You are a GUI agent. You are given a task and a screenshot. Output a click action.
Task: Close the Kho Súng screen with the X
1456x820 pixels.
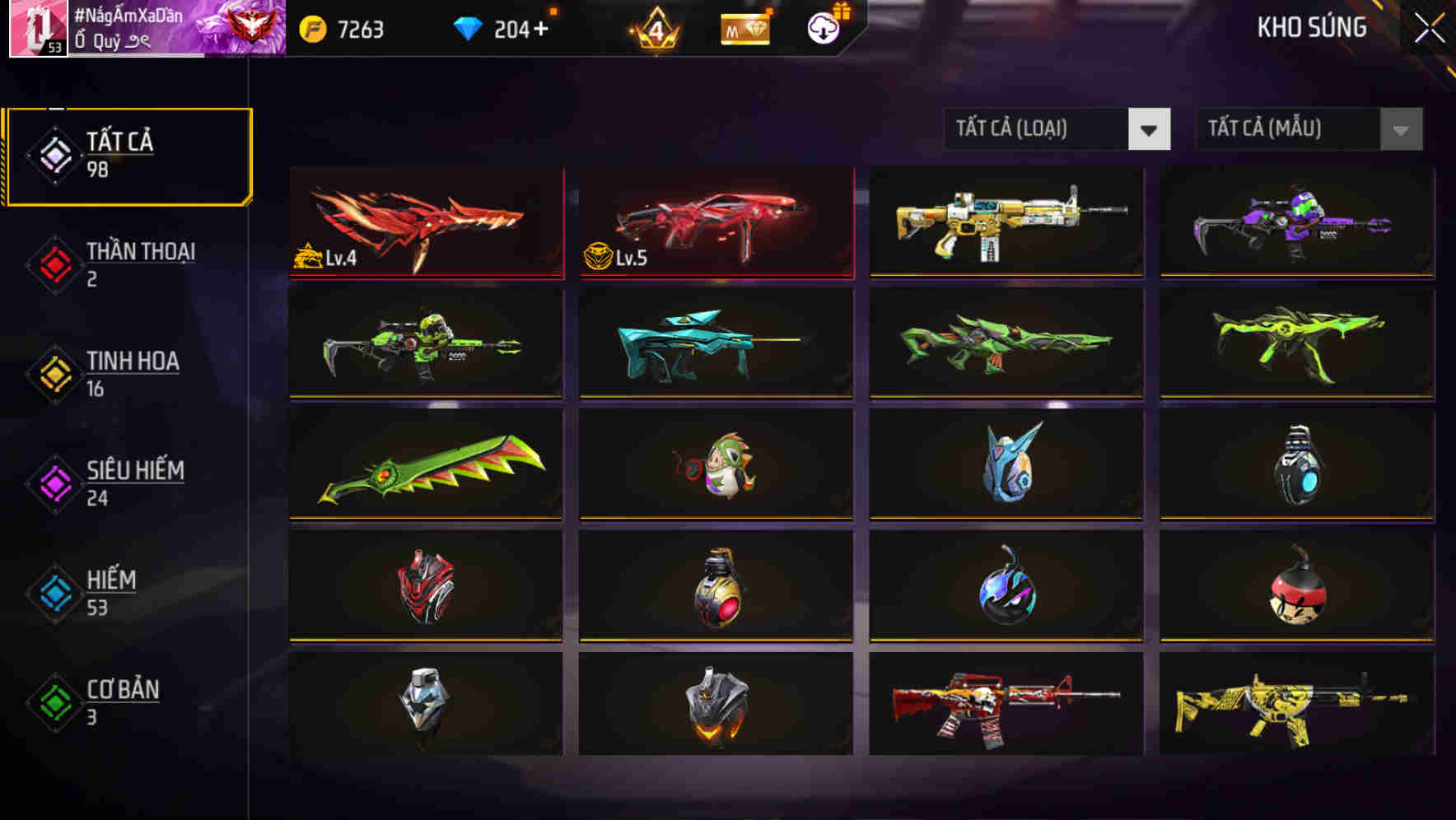point(1428,26)
